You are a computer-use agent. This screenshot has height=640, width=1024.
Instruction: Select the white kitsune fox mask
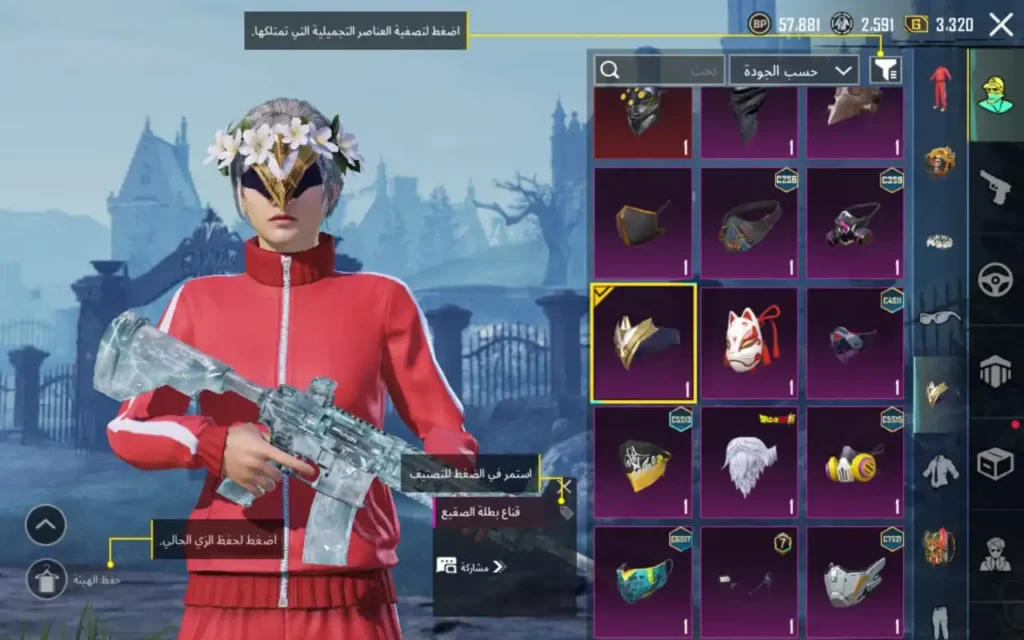click(x=749, y=342)
